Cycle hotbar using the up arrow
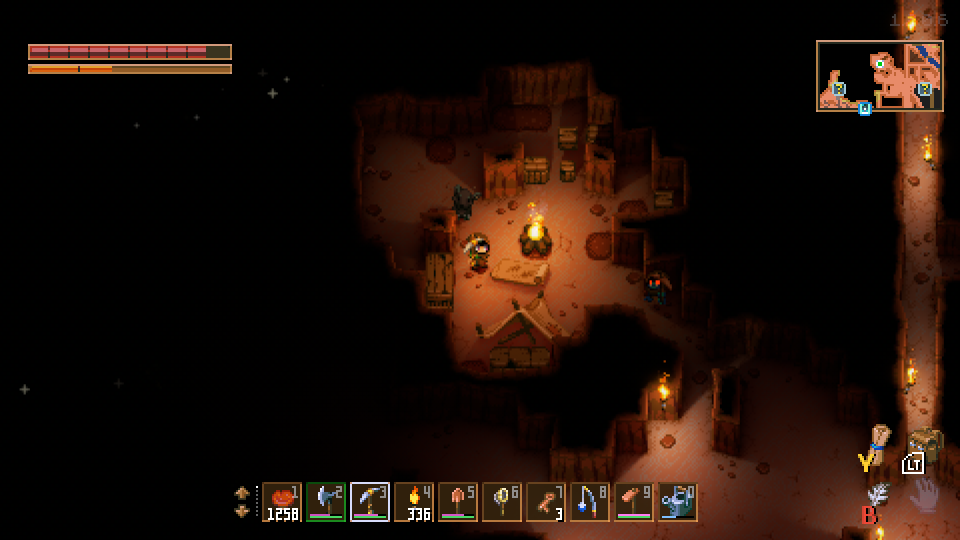The image size is (960, 540). coord(242,493)
